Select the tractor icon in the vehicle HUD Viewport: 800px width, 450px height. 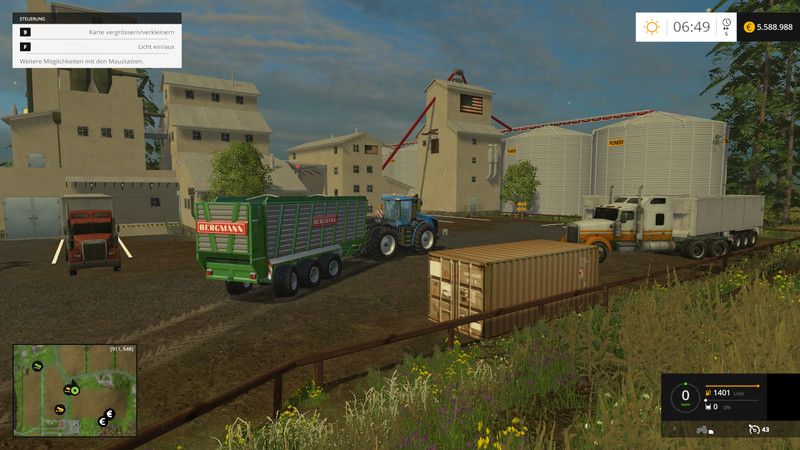click(703, 429)
